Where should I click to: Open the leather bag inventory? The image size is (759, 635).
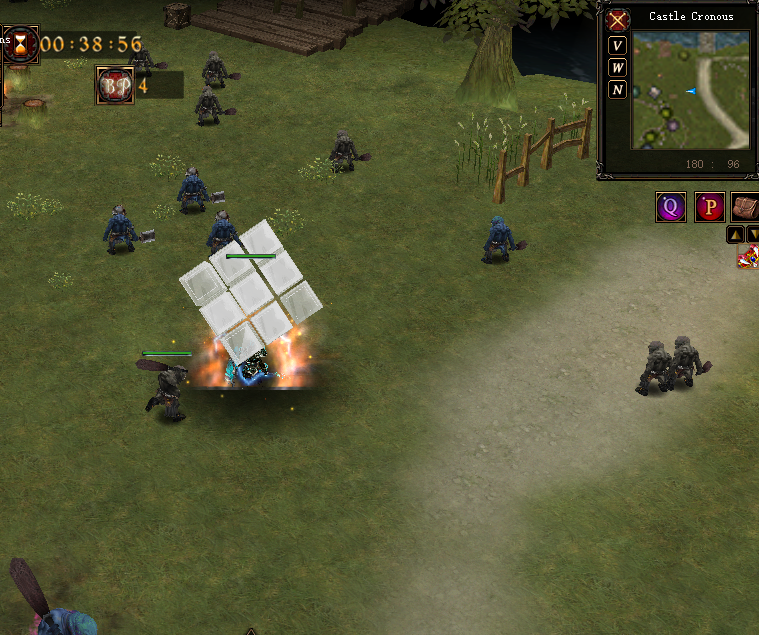point(745,207)
